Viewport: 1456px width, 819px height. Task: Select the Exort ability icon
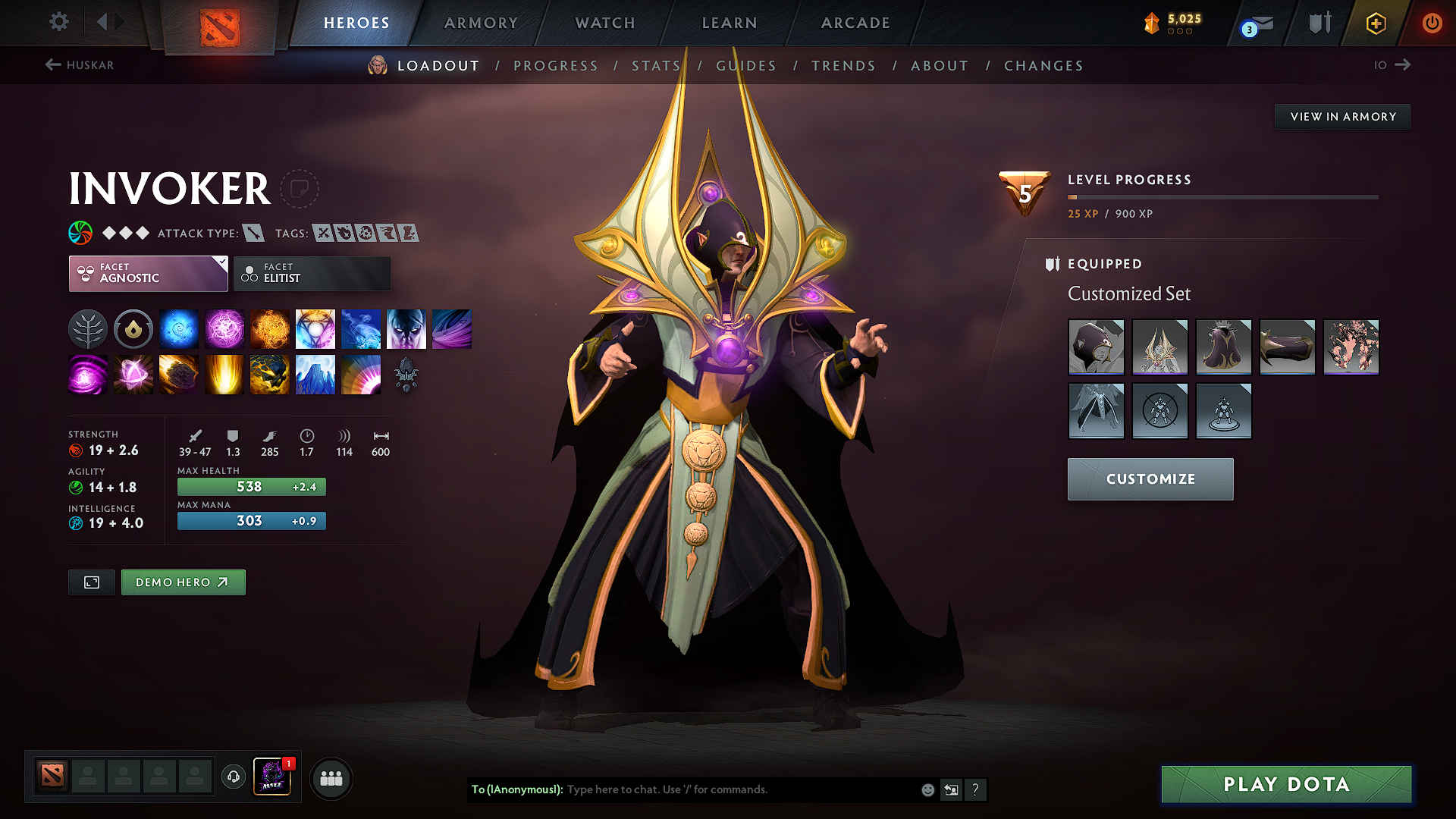[x=270, y=328]
